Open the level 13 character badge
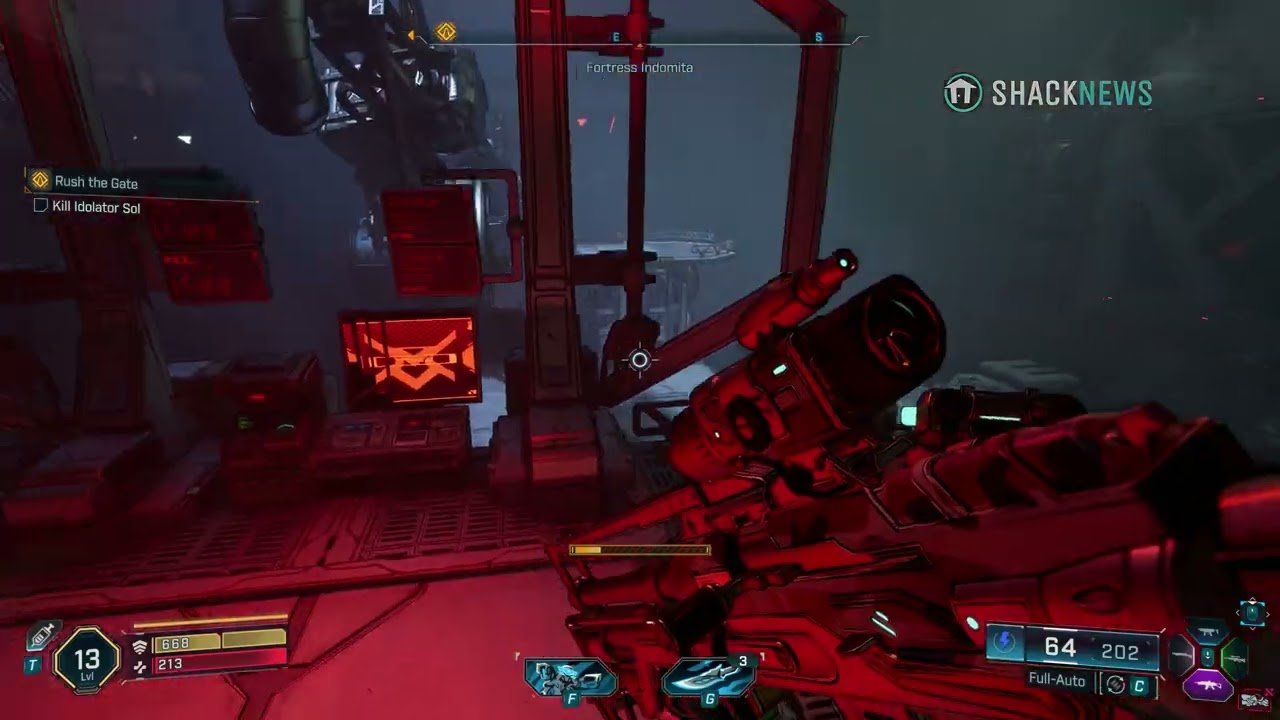Screen dimensions: 1280x720 (86, 659)
